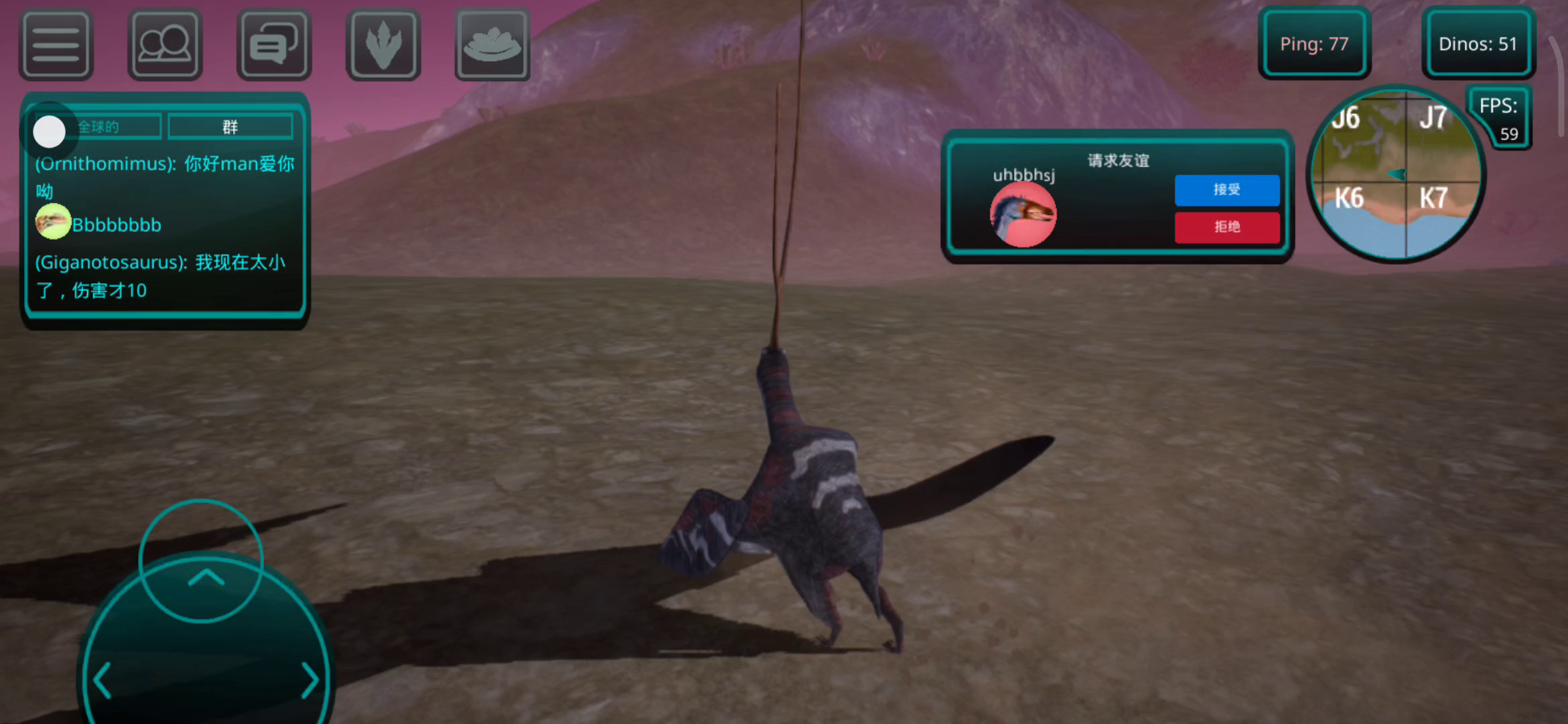Open the hamburger main menu
This screenshot has width=1568, height=724.
pyautogui.click(x=56, y=44)
